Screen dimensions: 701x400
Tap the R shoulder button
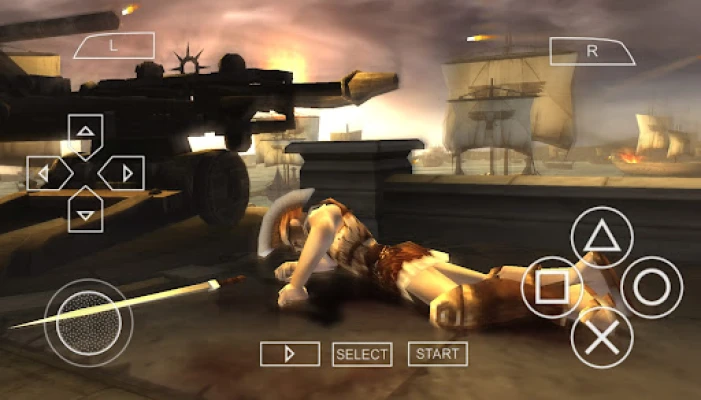click(x=592, y=52)
